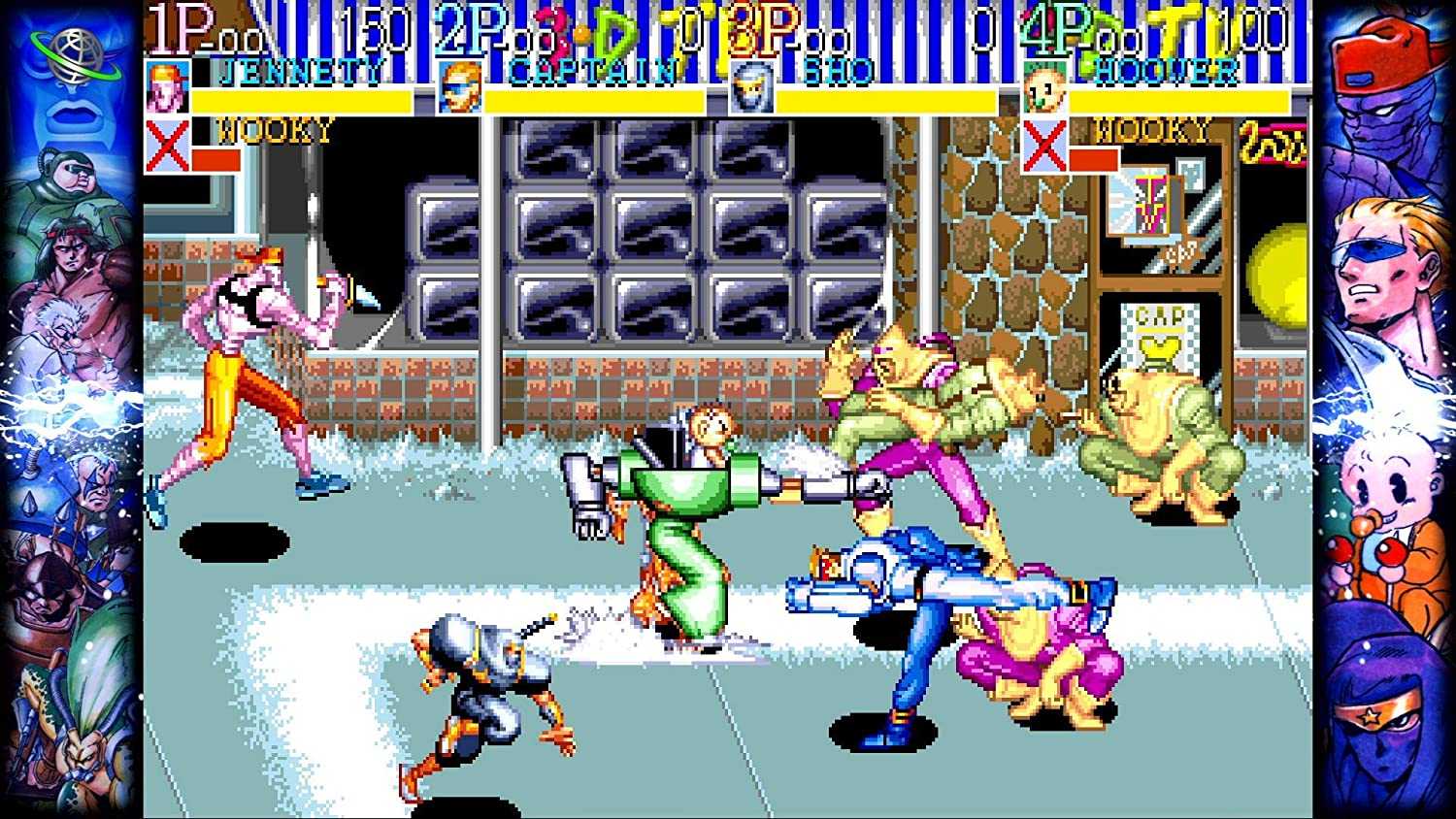This screenshot has width=1456, height=819.
Task: Select the yellow CAP heart poster on the shelf
Action: 1162,339
